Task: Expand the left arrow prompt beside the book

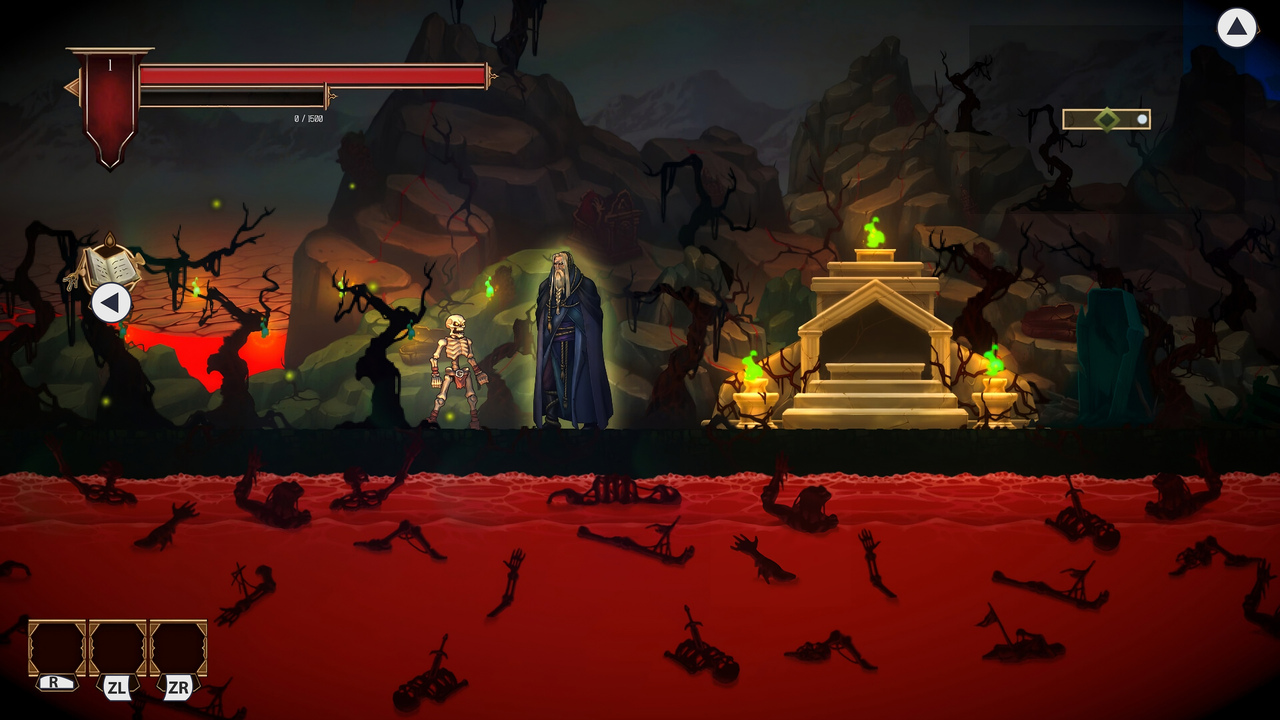Action: [110, 303]
